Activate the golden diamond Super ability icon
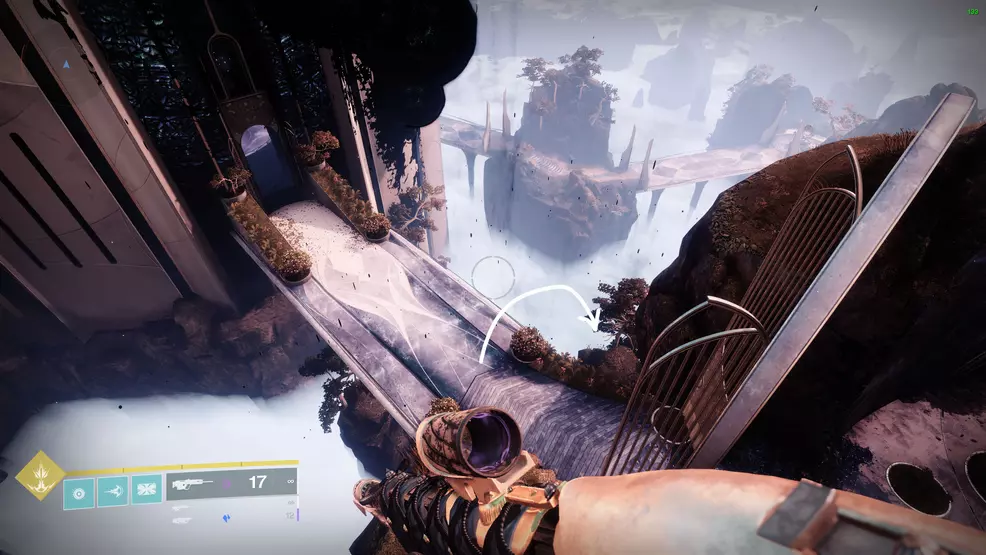 pos(40,475)
